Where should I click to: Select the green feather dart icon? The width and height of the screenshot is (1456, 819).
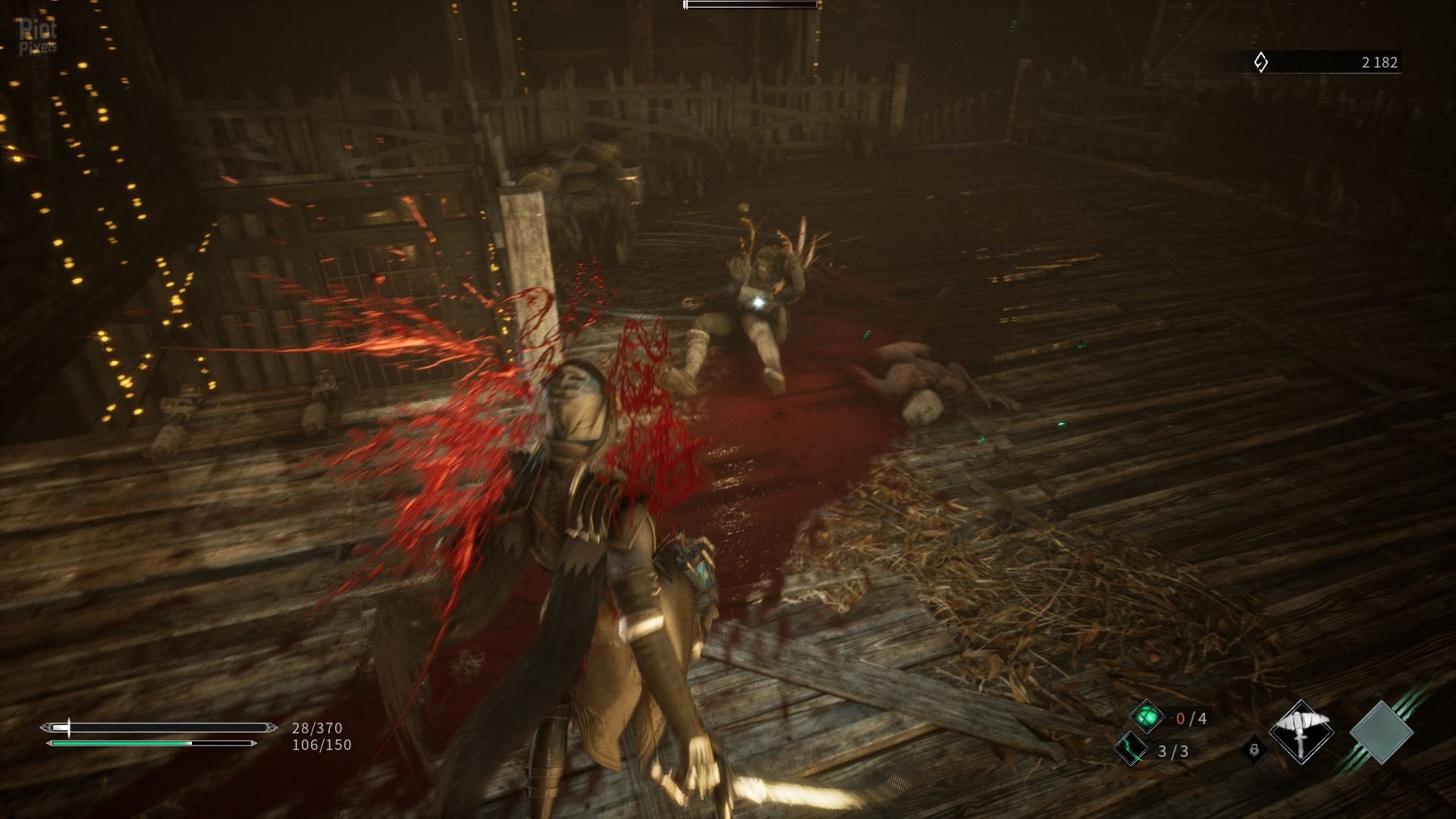pyautogui.click(x=1131, y=749)
